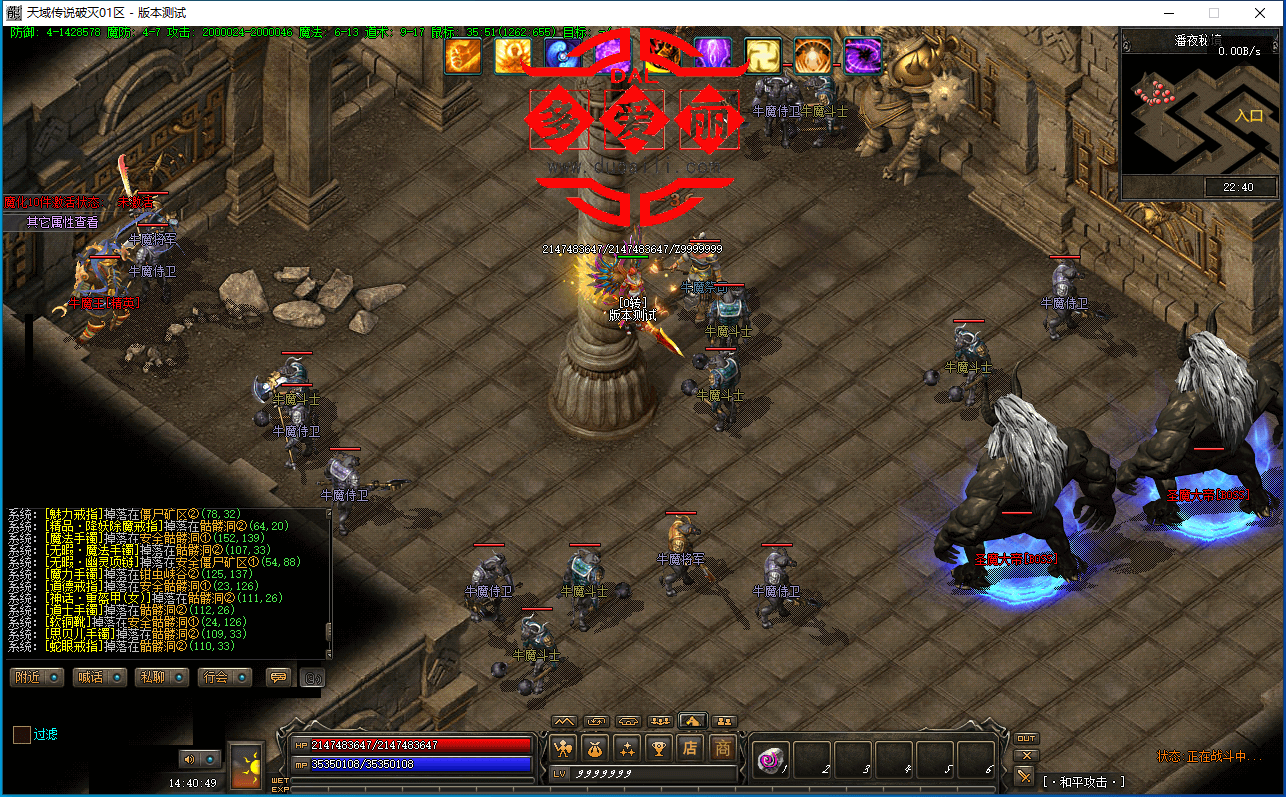Toggle the 喊话 shout channel
Image resolution: width=1286 pixels, height=797 pixels.
coord(99,677)
